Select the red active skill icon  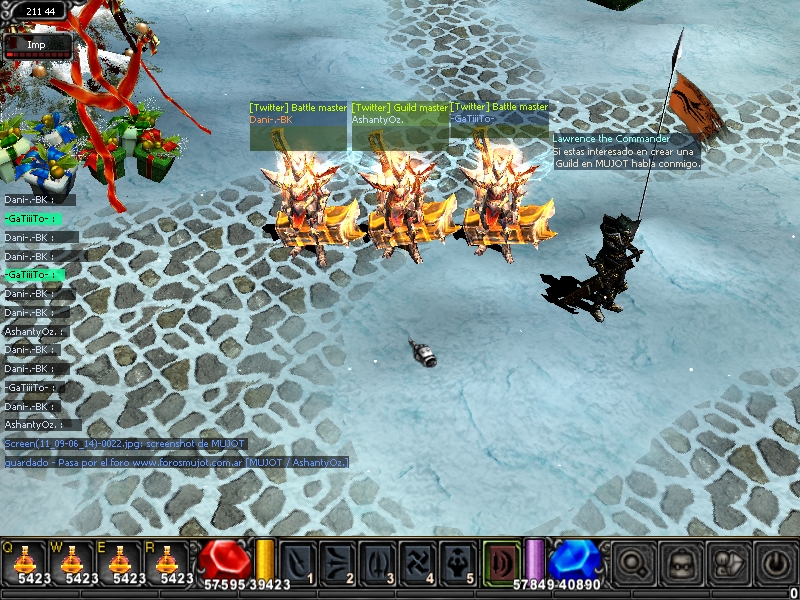point(502,562)
